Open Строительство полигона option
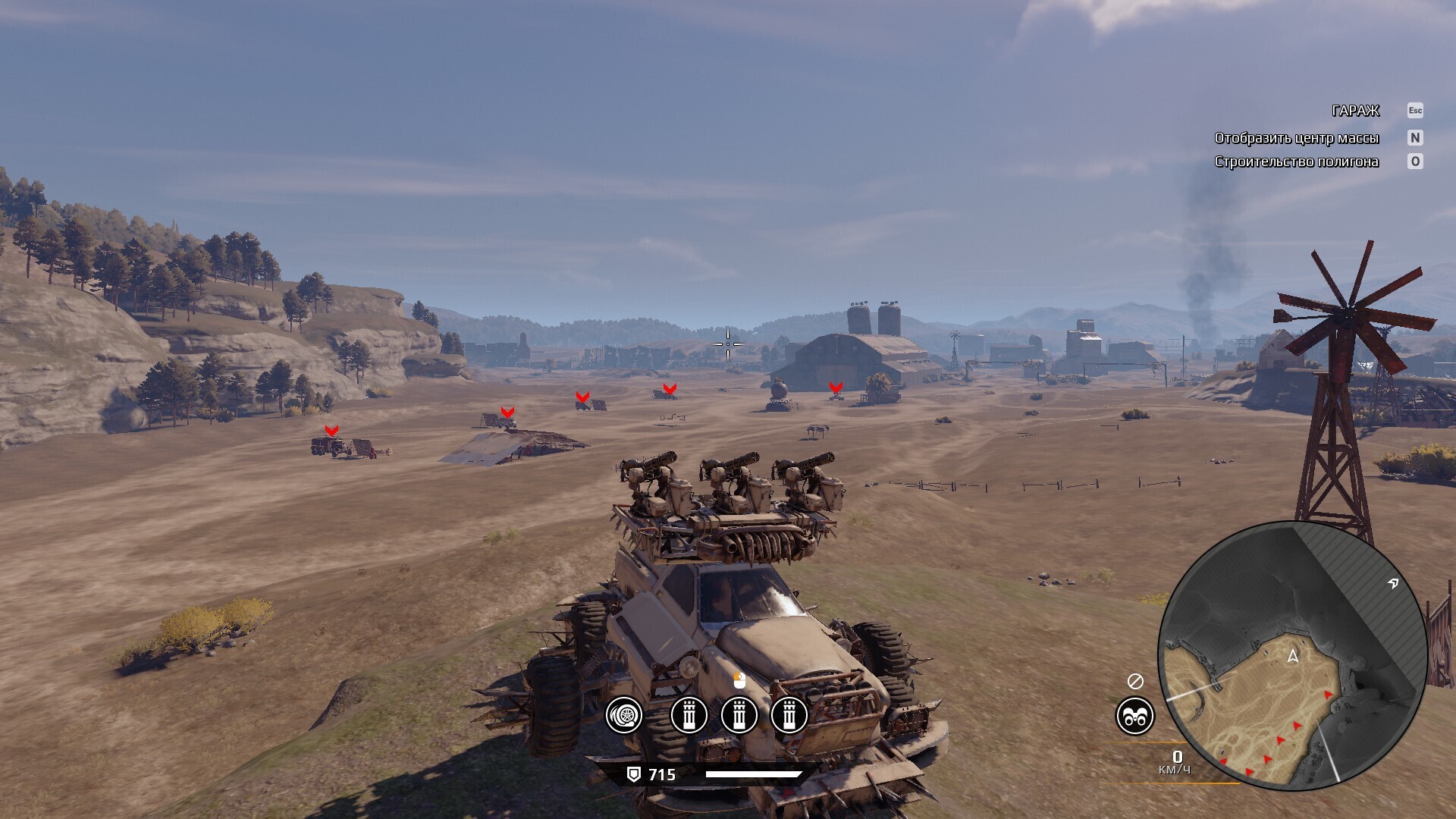This screenshot has height=819, width=1456. click(x=1296, y=162)
